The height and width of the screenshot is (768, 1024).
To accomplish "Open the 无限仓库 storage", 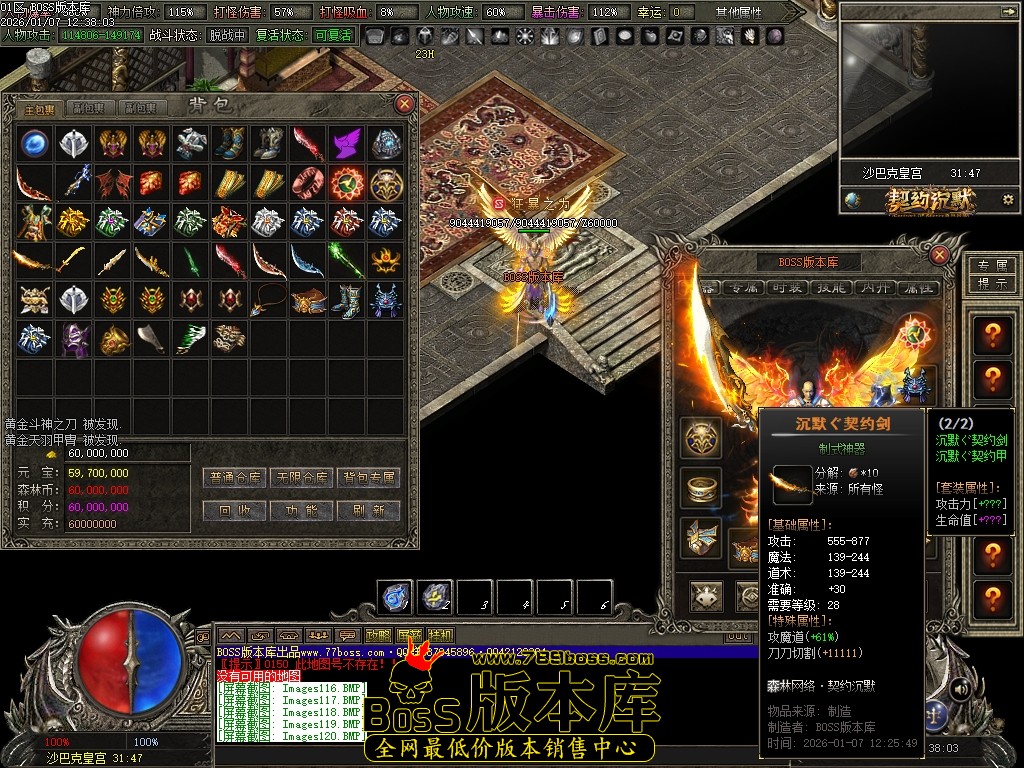I will [x=302, y=478].
